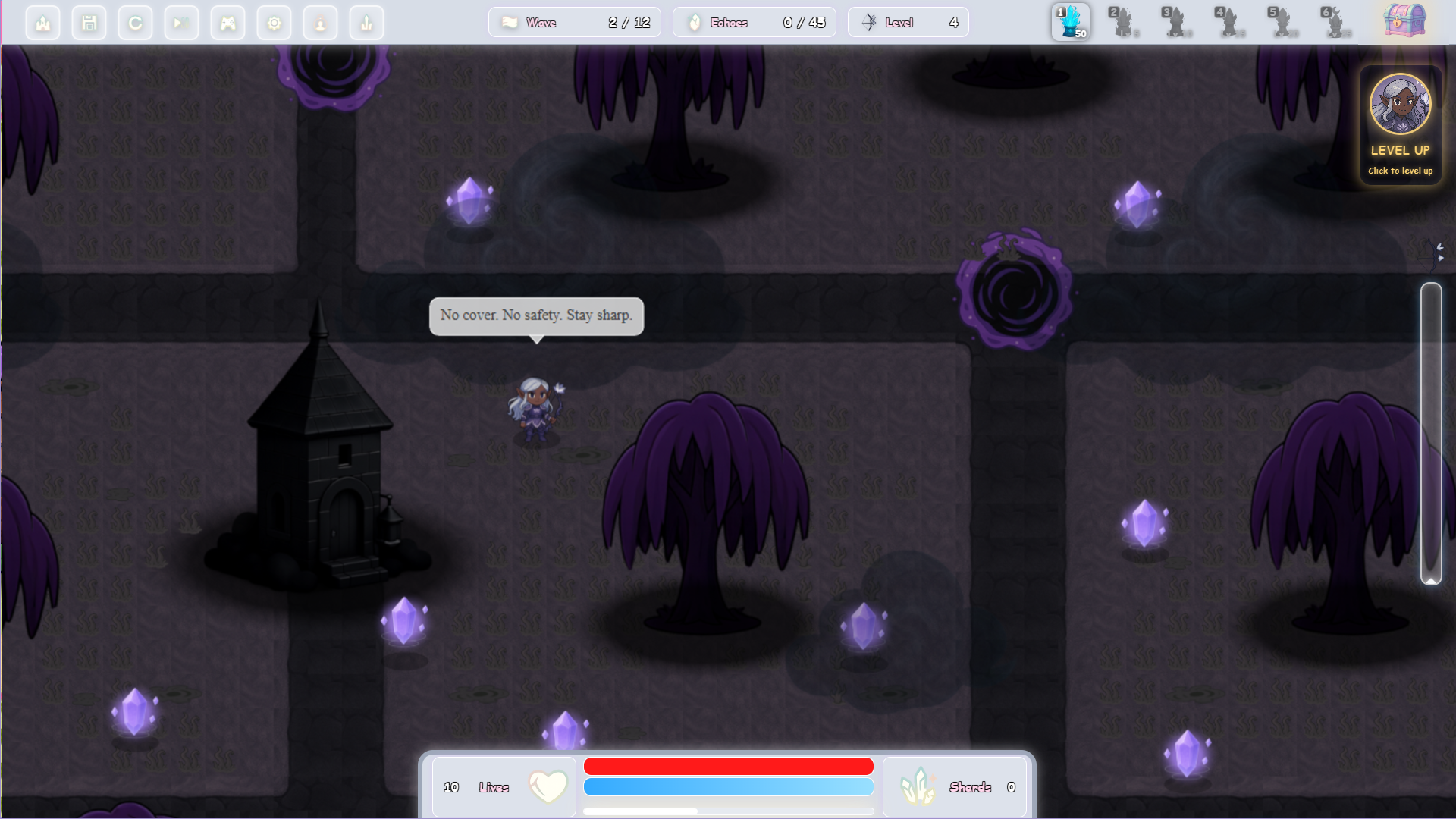The height and width of the screenshot is (819, 1456).
Task: Open the Level indicator showing 4
Action: (908, 23)
